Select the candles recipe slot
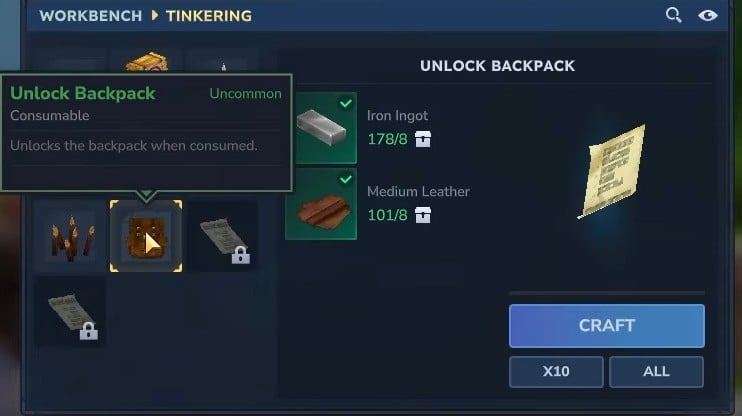 (70, 236)
